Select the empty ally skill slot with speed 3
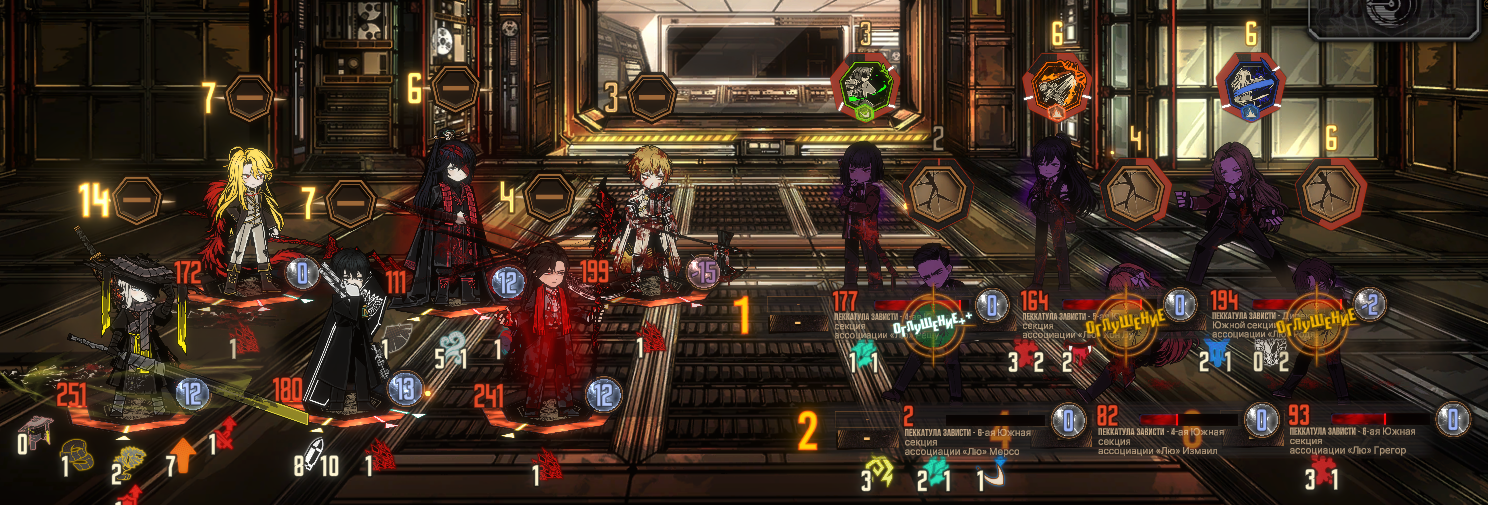The width and height of the screenshot is (1488, 505). click(651, 96)
